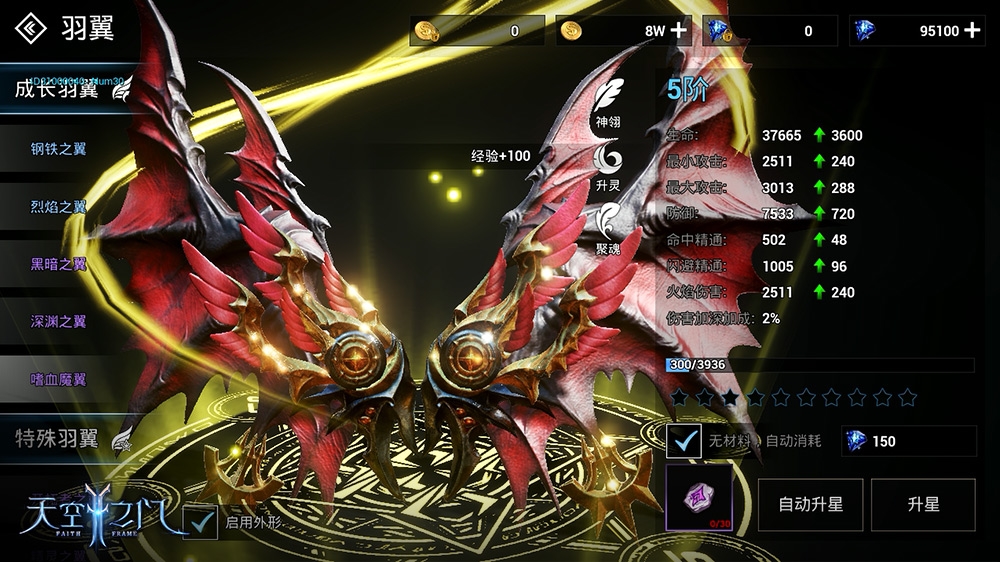The image size is (1000, 562).
Task: Click the 升星 star upgrade button
Action: [923, 504]
